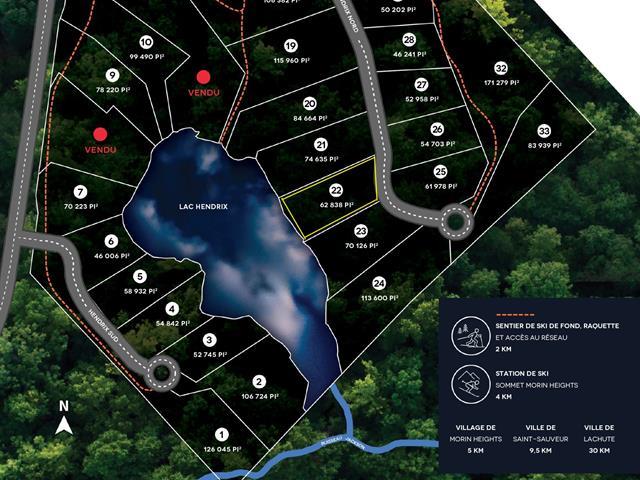Image resolution: width=640 pixels, height=480 pixels.
Task: Select lot 33 number marker
Action: [x=544, y=131]
